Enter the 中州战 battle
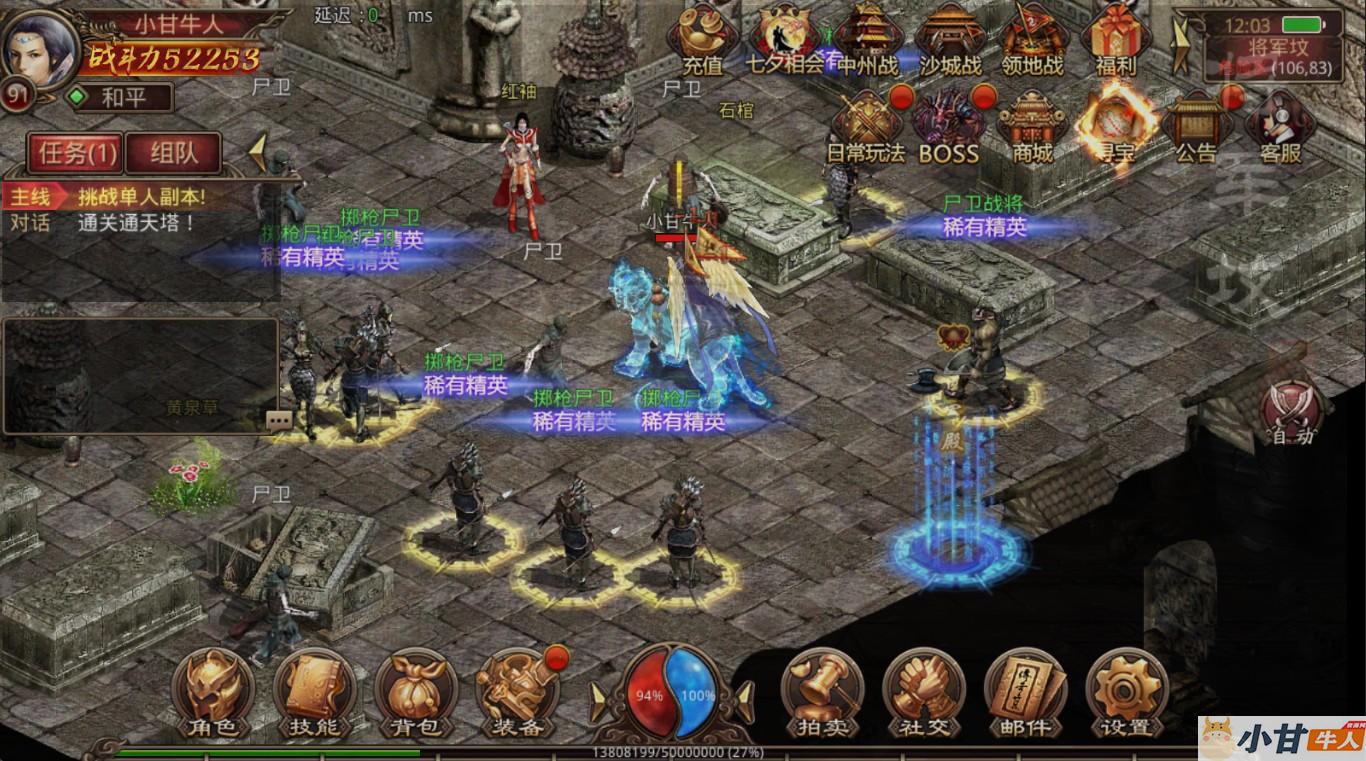Viewport: 1366px width, 761px height. coord(867,40)
